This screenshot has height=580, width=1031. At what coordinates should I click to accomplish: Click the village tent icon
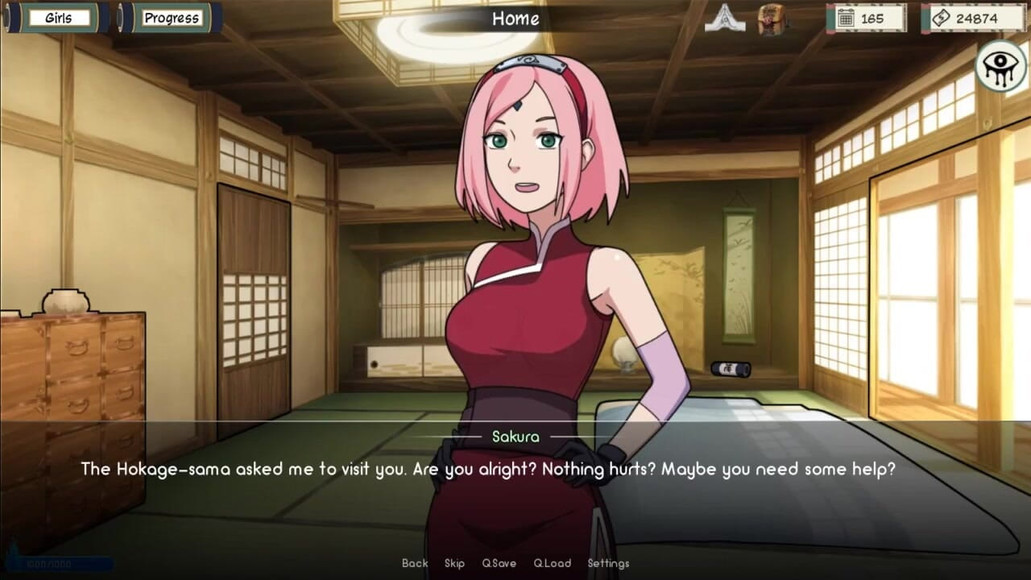(x=725, y=18)
